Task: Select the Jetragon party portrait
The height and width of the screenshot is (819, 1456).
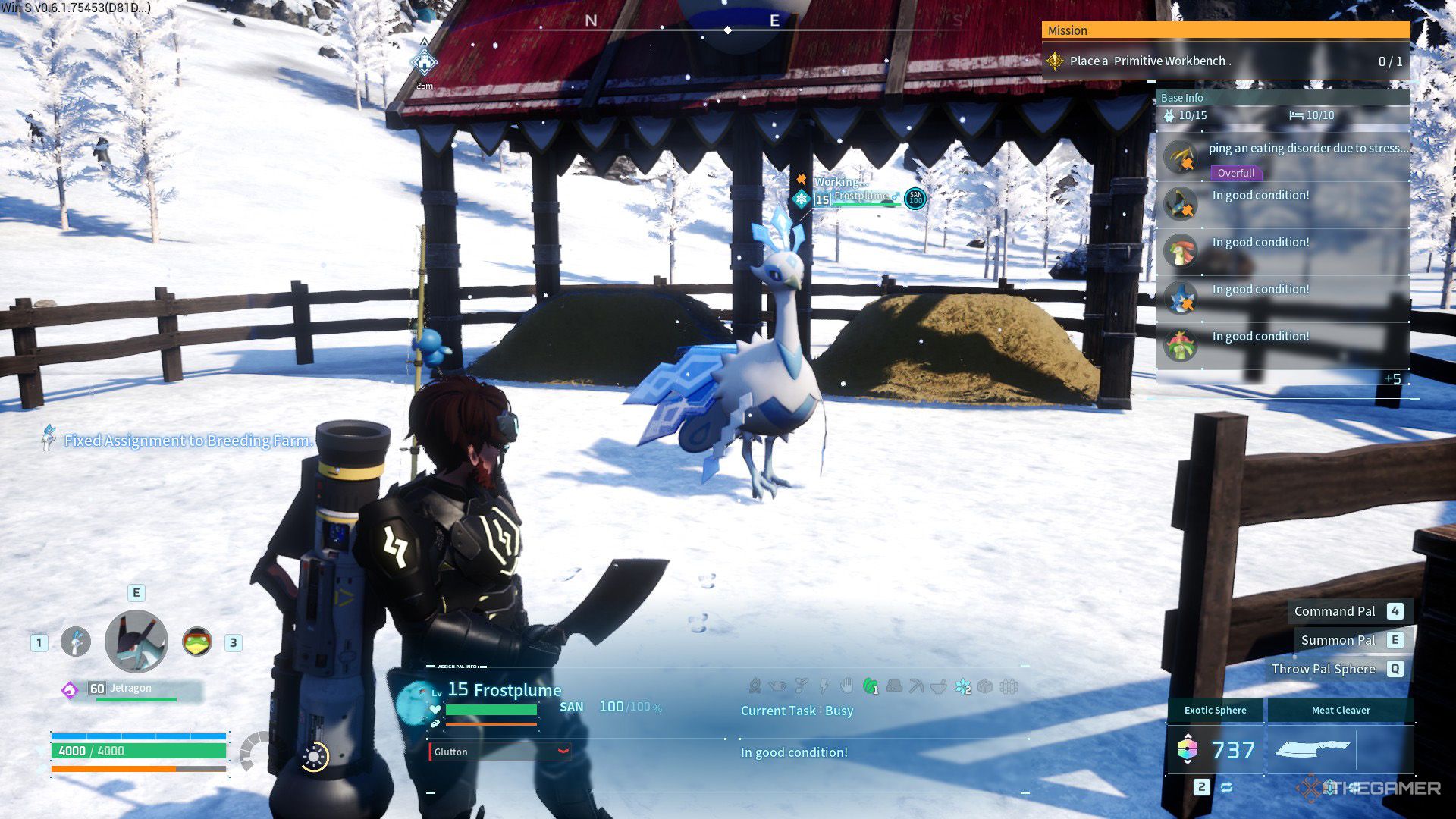Action: click(x=136, y=642)
